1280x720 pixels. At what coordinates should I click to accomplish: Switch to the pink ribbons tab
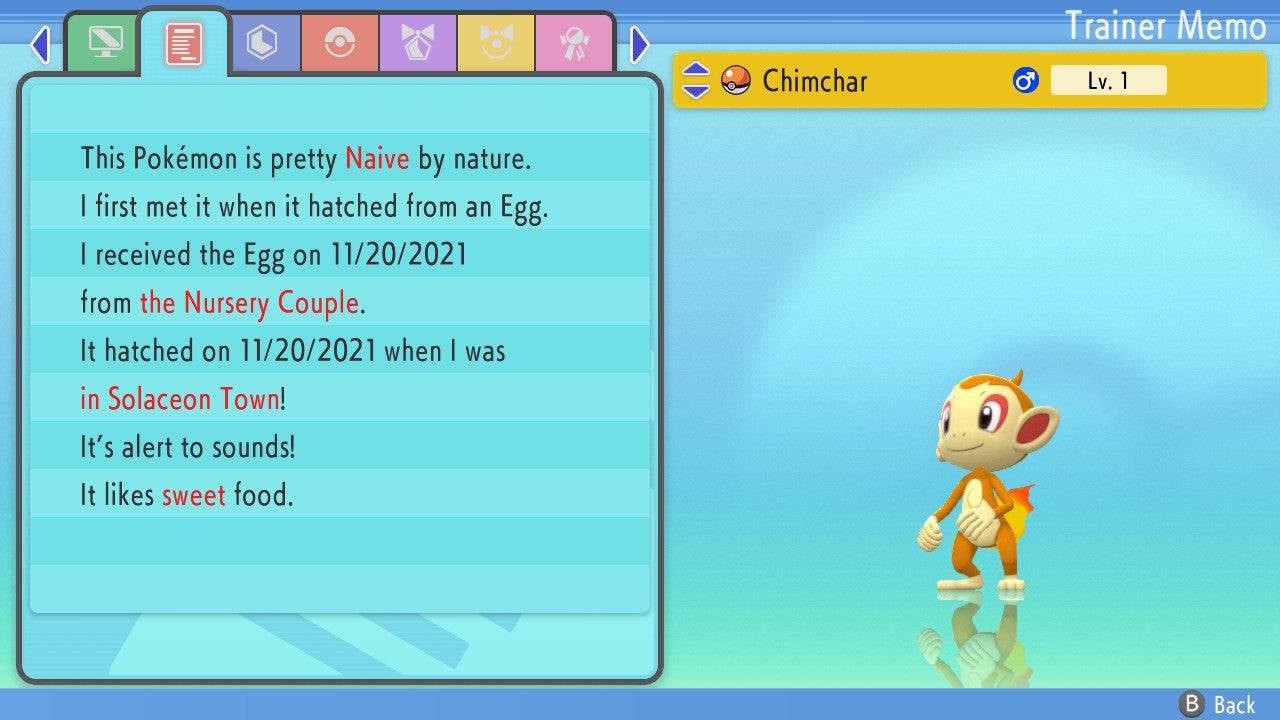573,43
